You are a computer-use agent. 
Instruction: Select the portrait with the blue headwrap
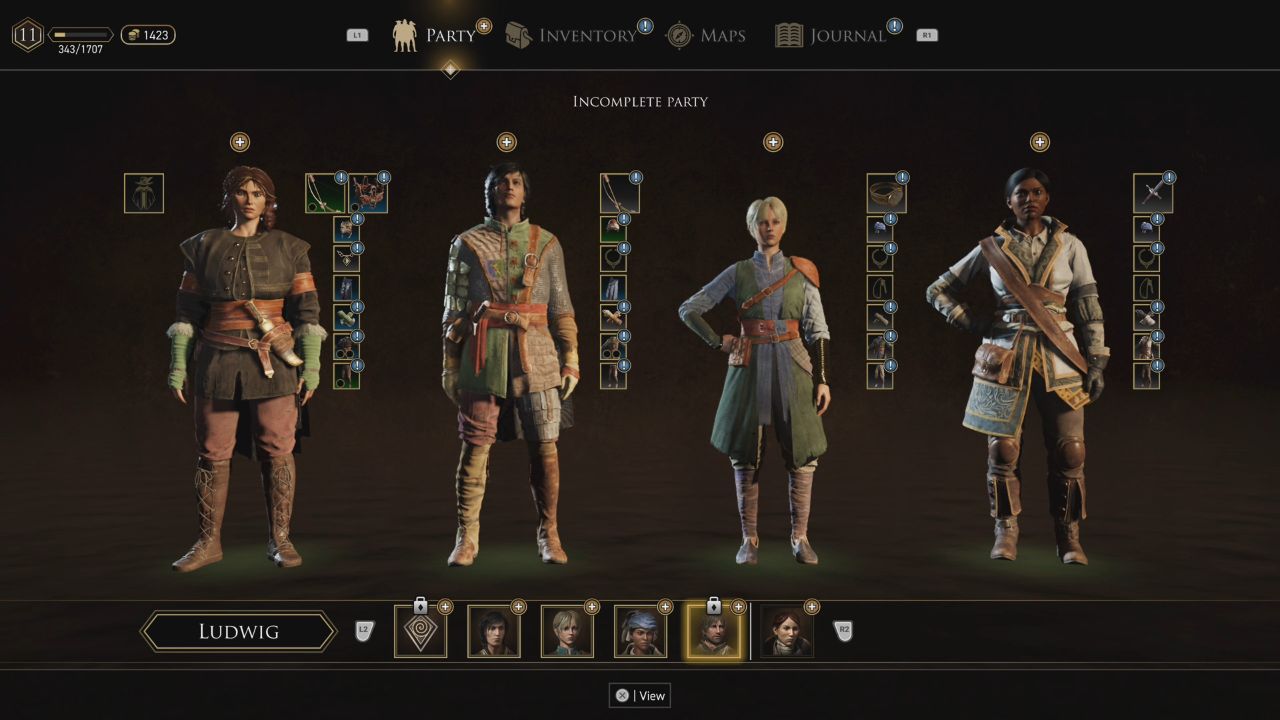(641, 631)
